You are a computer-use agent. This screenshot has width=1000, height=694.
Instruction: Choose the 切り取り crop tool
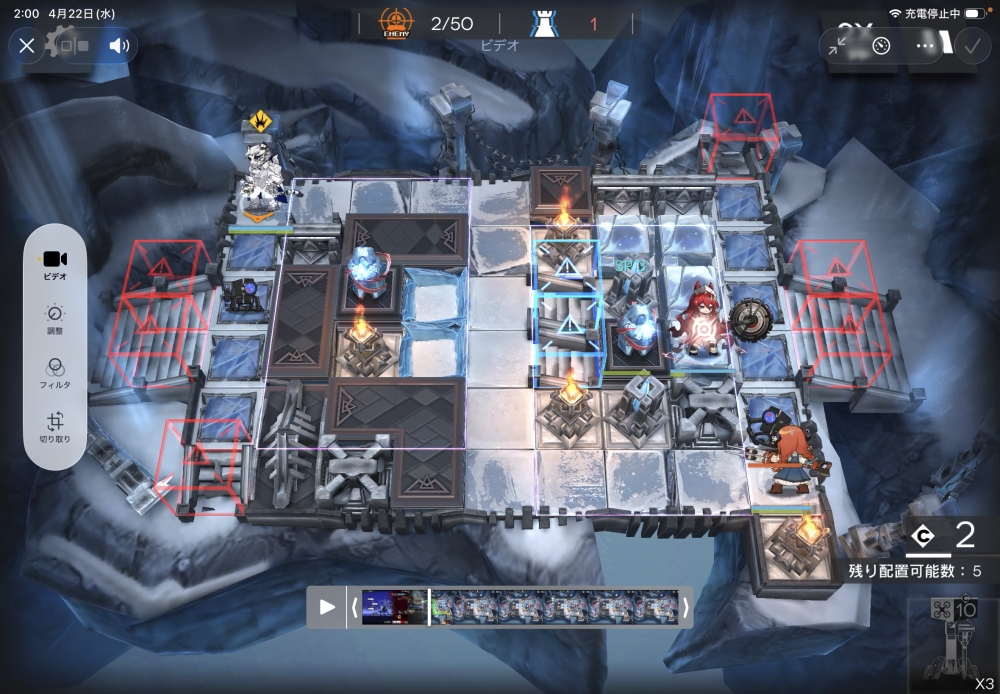coord(55,429)
